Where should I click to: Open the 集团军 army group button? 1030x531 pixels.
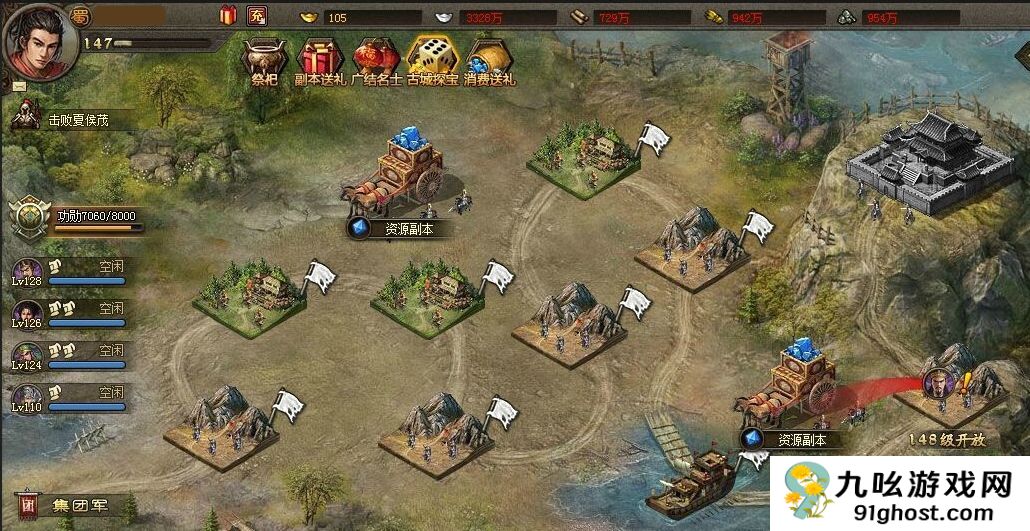[x=72, y=502]
